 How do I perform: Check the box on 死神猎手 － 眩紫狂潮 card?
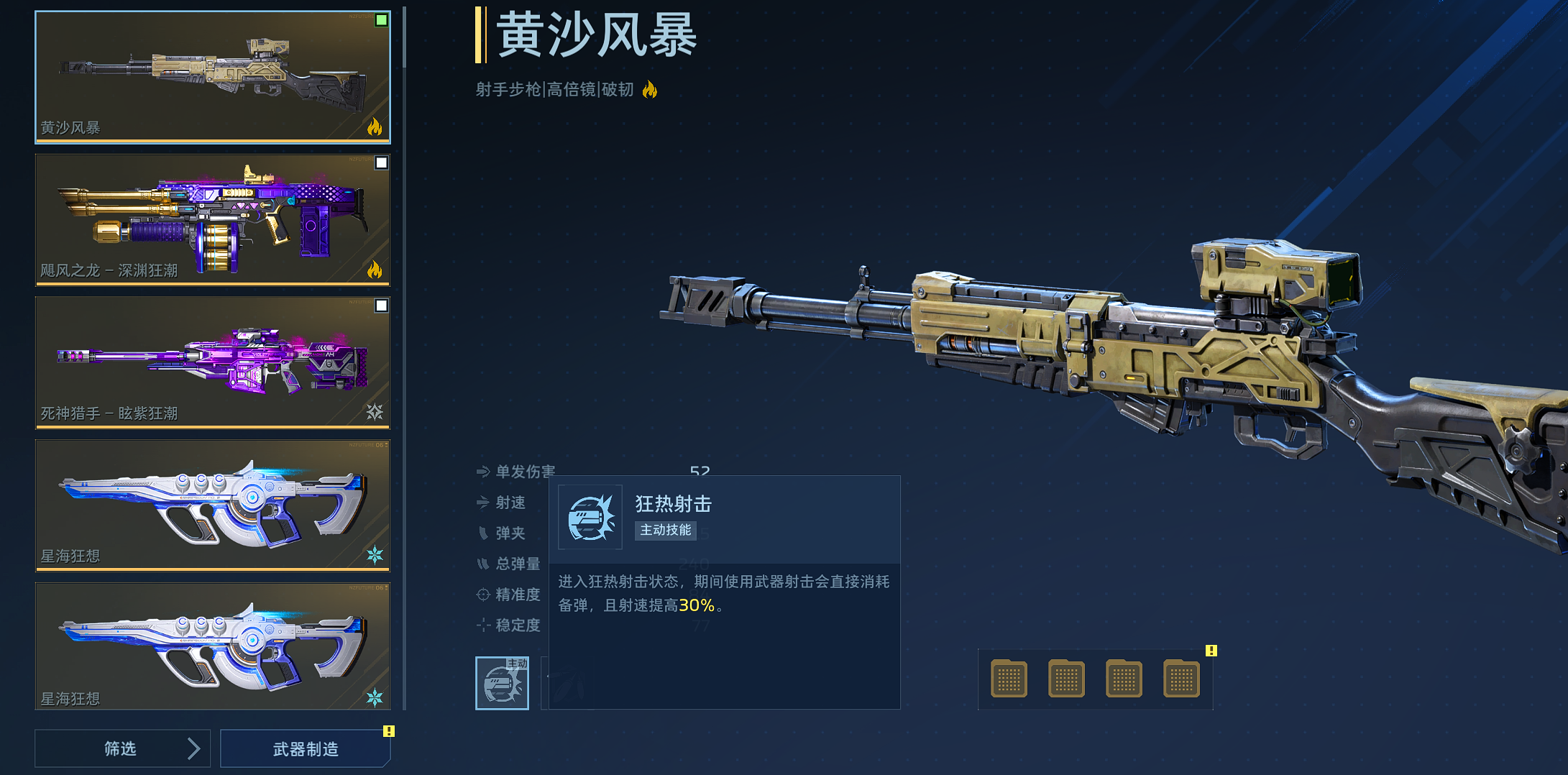(x=380, y=305)
